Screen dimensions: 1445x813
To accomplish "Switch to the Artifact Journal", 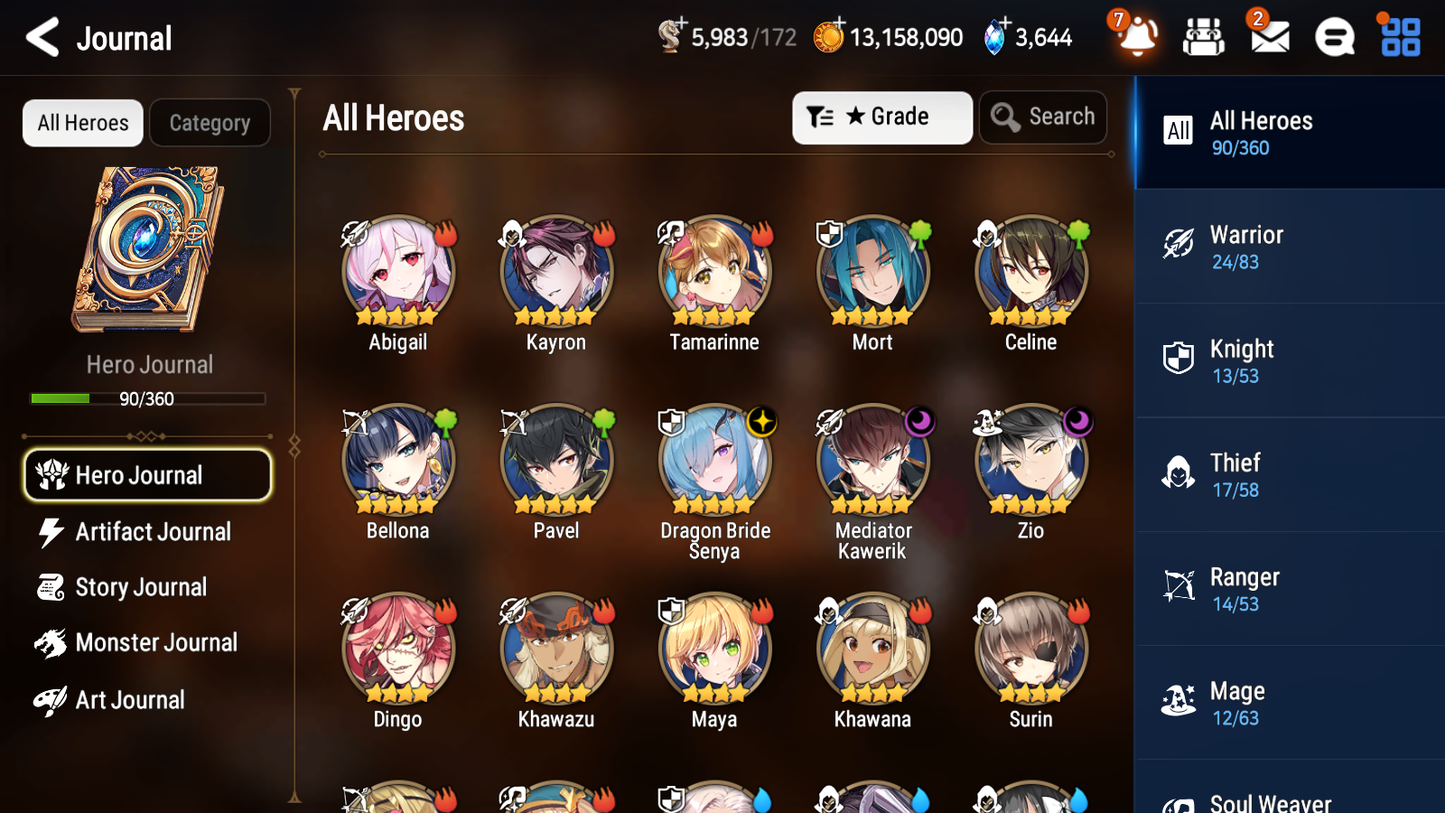I will [x=152, y=532].
